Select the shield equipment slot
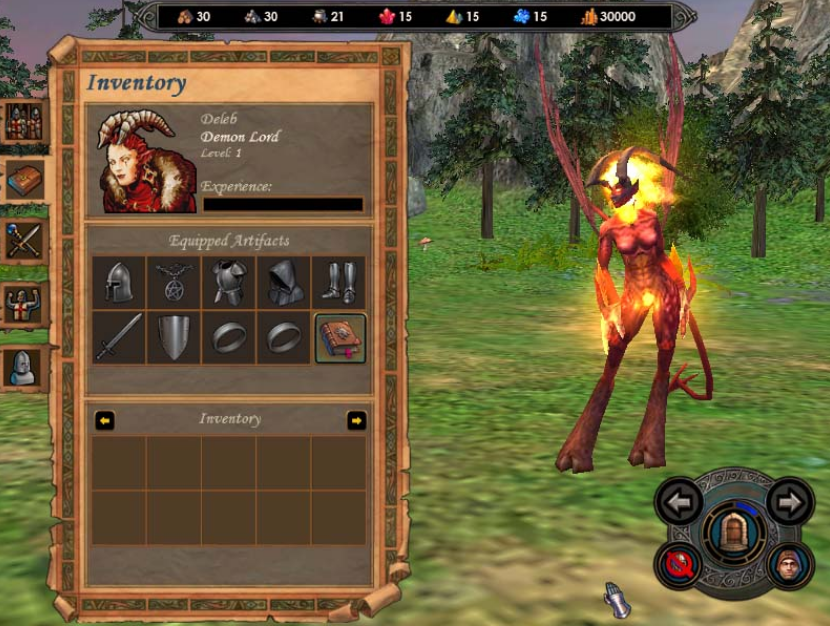 tap(174, 337)
